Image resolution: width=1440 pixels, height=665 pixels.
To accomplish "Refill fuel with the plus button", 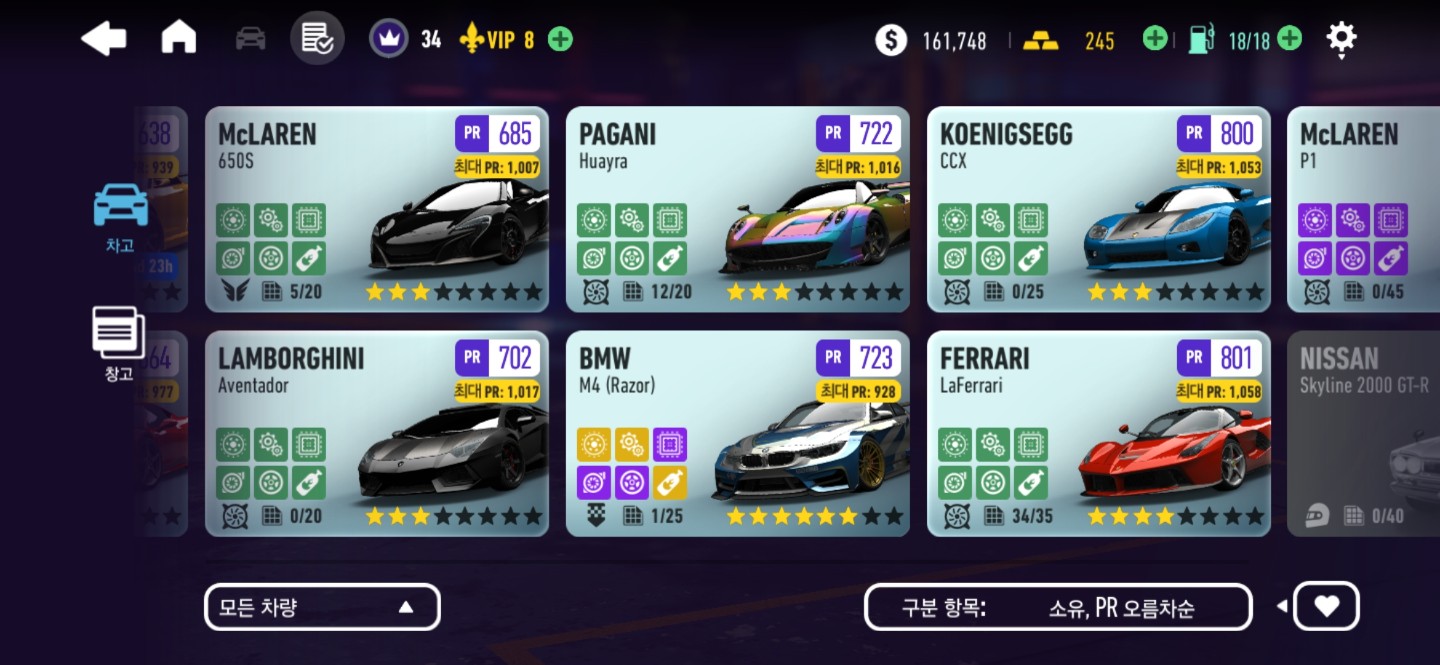I will [x=1290, y=39].
